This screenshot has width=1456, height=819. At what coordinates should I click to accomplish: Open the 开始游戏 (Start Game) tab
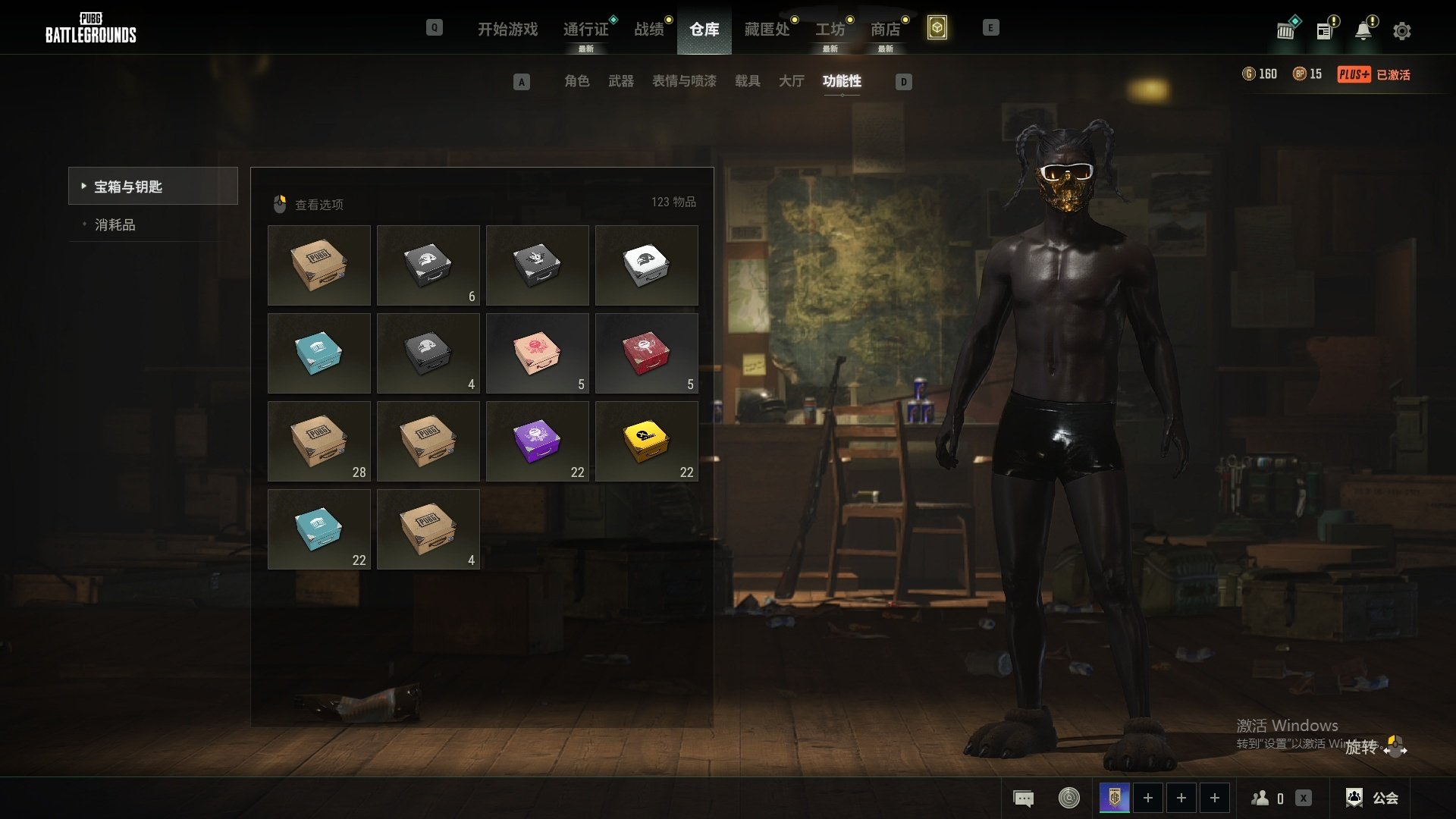507,30
